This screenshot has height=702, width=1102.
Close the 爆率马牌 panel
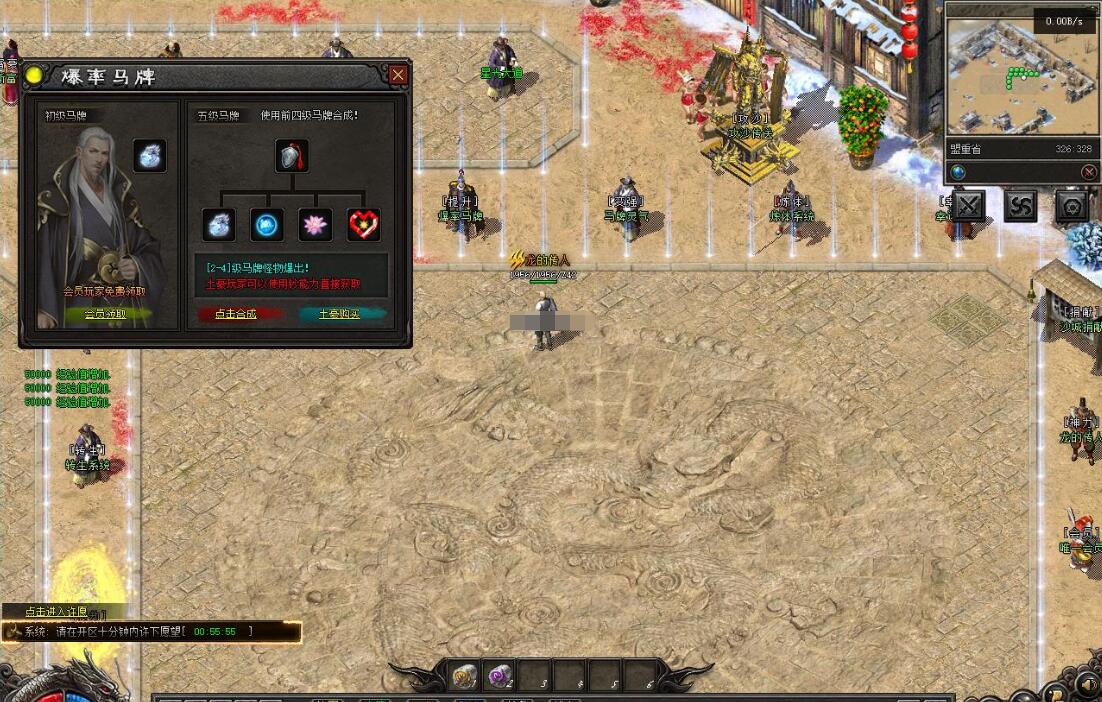pos(398,75)
